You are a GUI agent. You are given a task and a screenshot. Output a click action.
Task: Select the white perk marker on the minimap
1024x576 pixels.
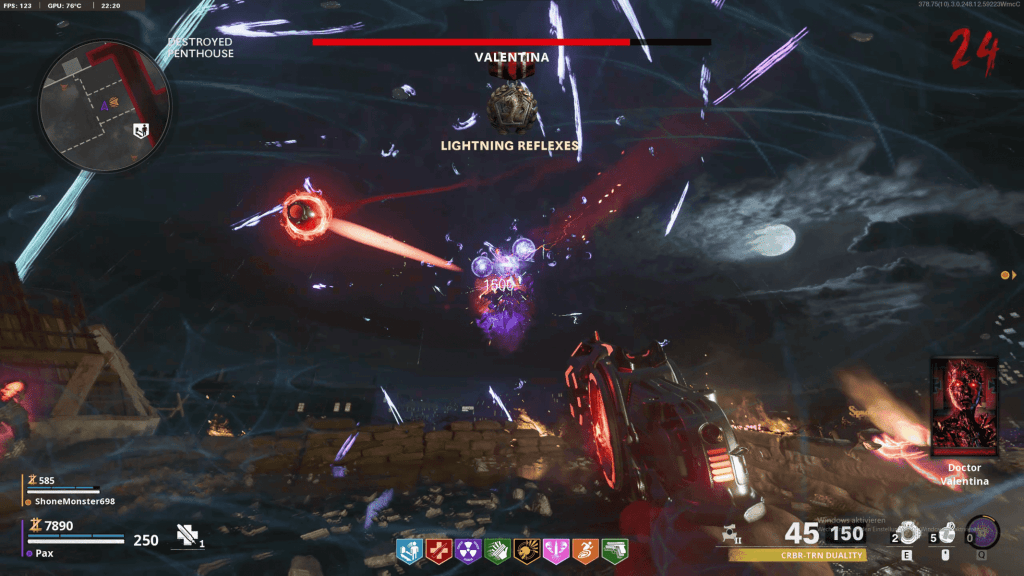click(141, 130)
